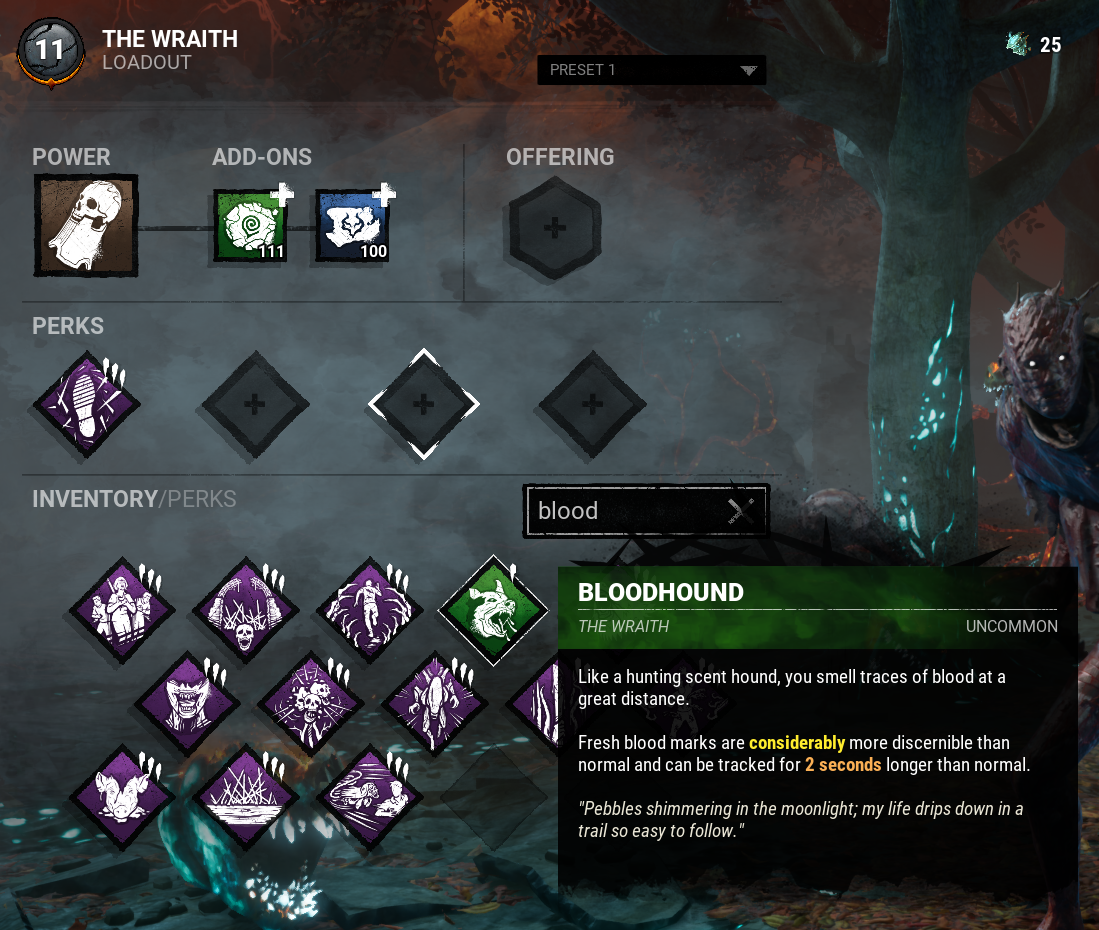Choose the spikes over water perk

coord(246,798)
